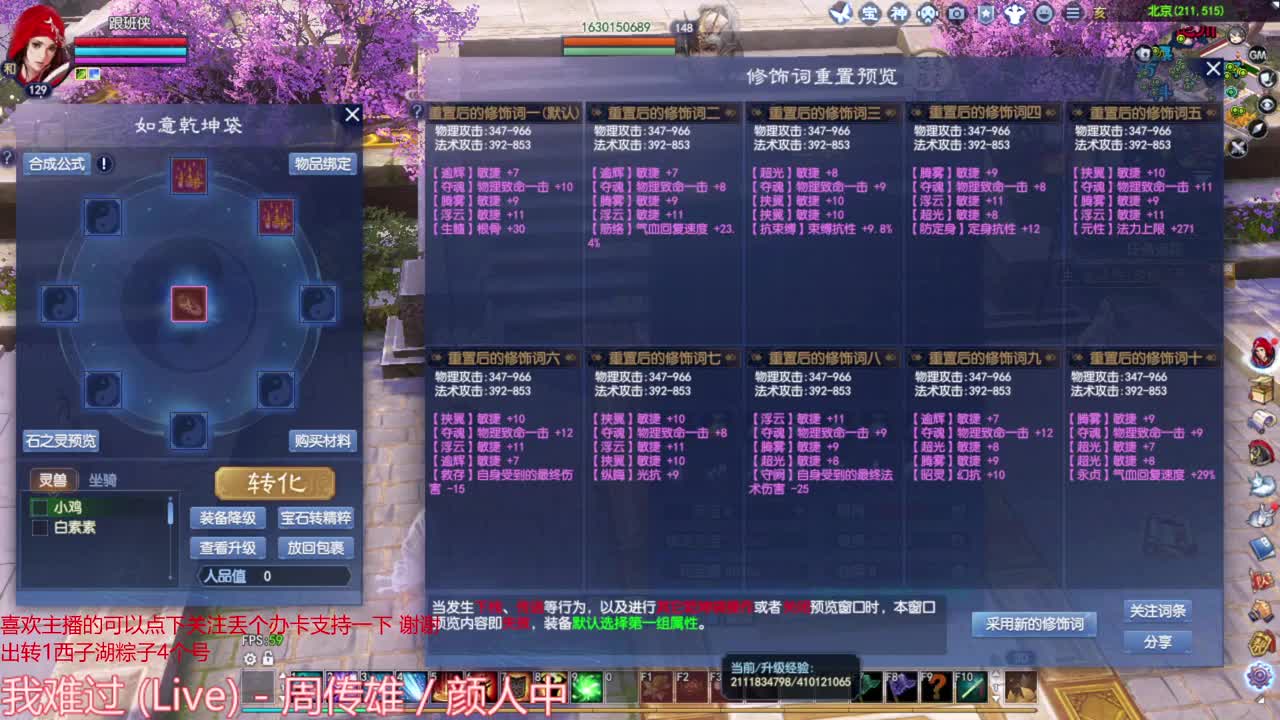Screen dimensions: 1280x720
Task: Click the butterfly activity icon in top bar
Action: click(843, 13)
